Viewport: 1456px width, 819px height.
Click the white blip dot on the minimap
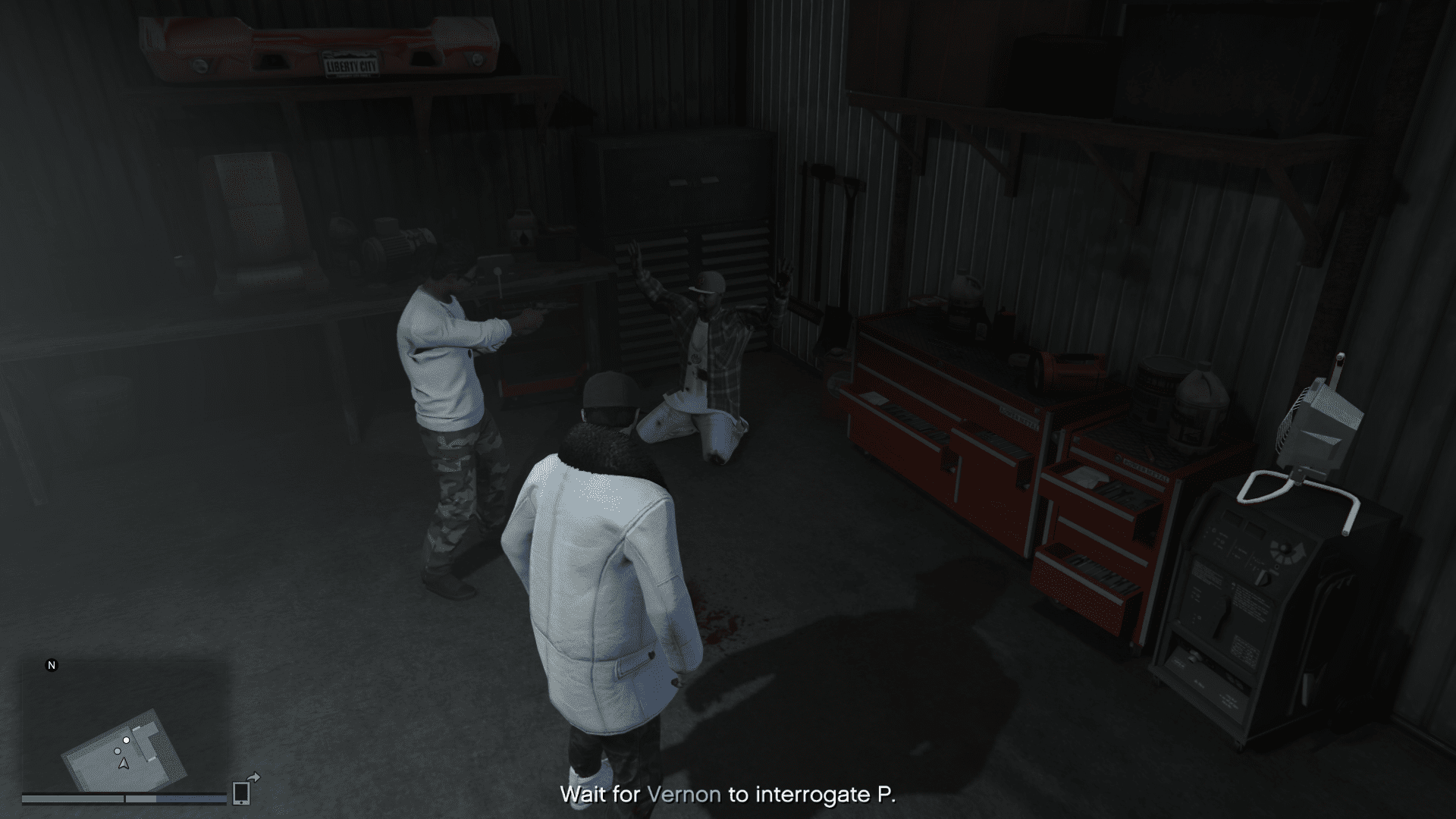tap(126, 741)
